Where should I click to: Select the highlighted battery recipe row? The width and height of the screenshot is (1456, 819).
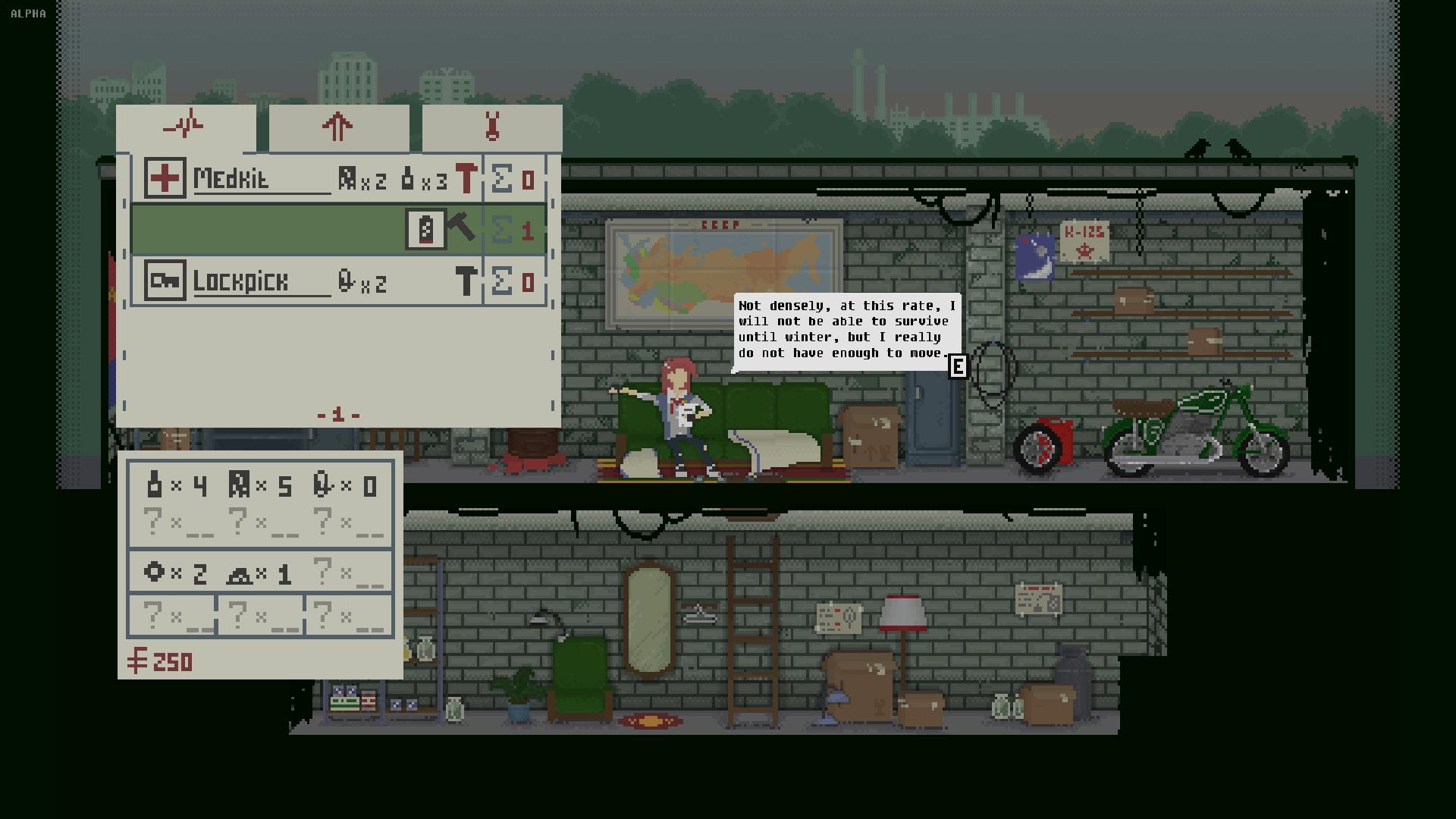[x=265, y=229]
